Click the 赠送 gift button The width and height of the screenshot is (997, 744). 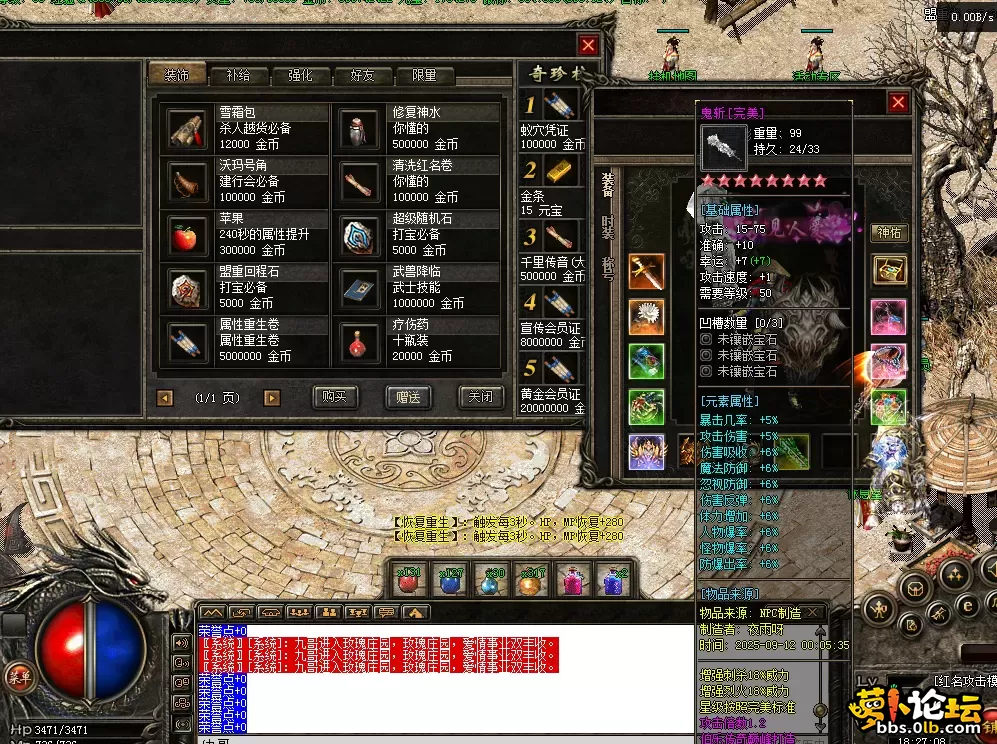[x=408, y=397]
